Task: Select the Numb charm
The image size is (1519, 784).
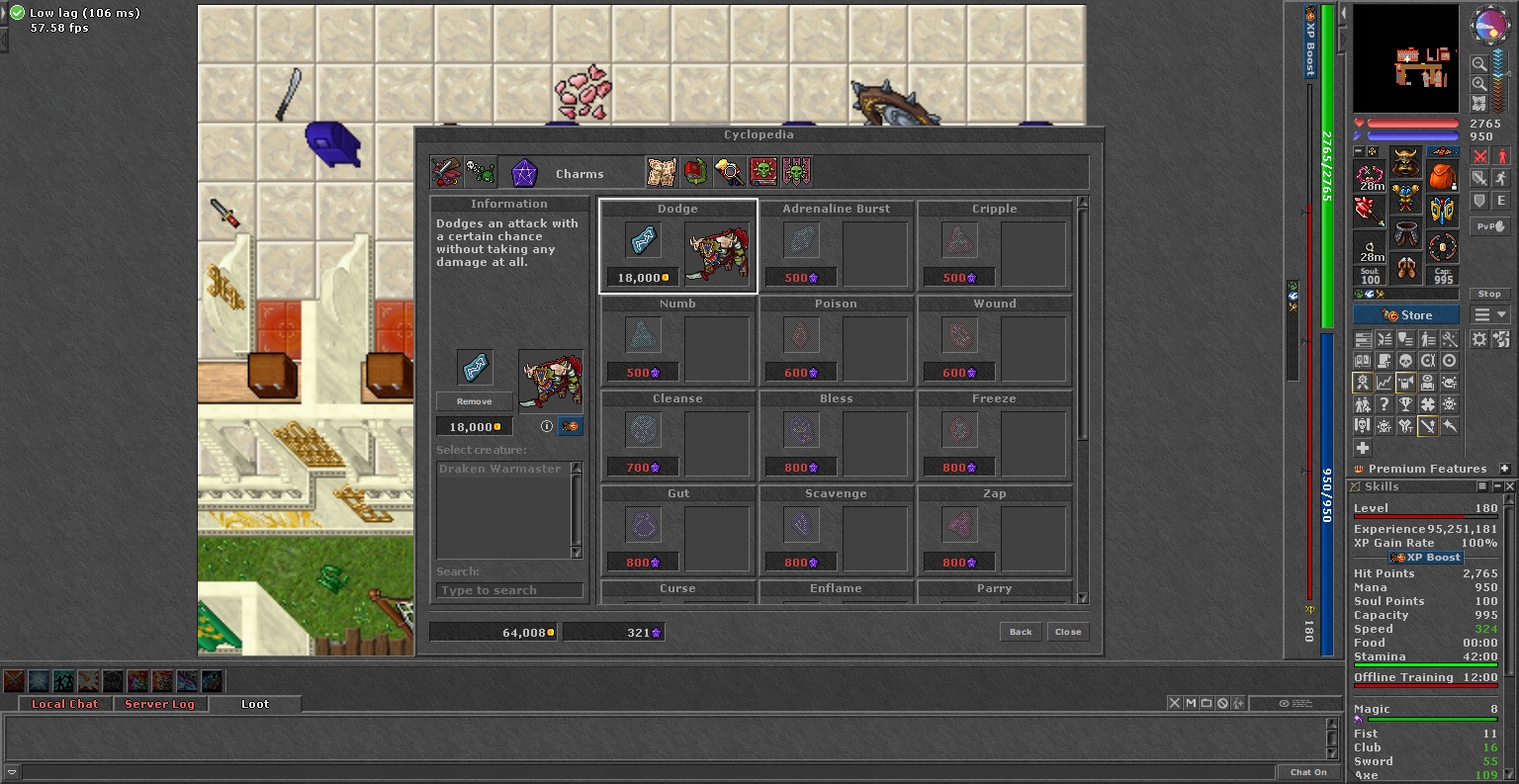Action: coord(678,341)
